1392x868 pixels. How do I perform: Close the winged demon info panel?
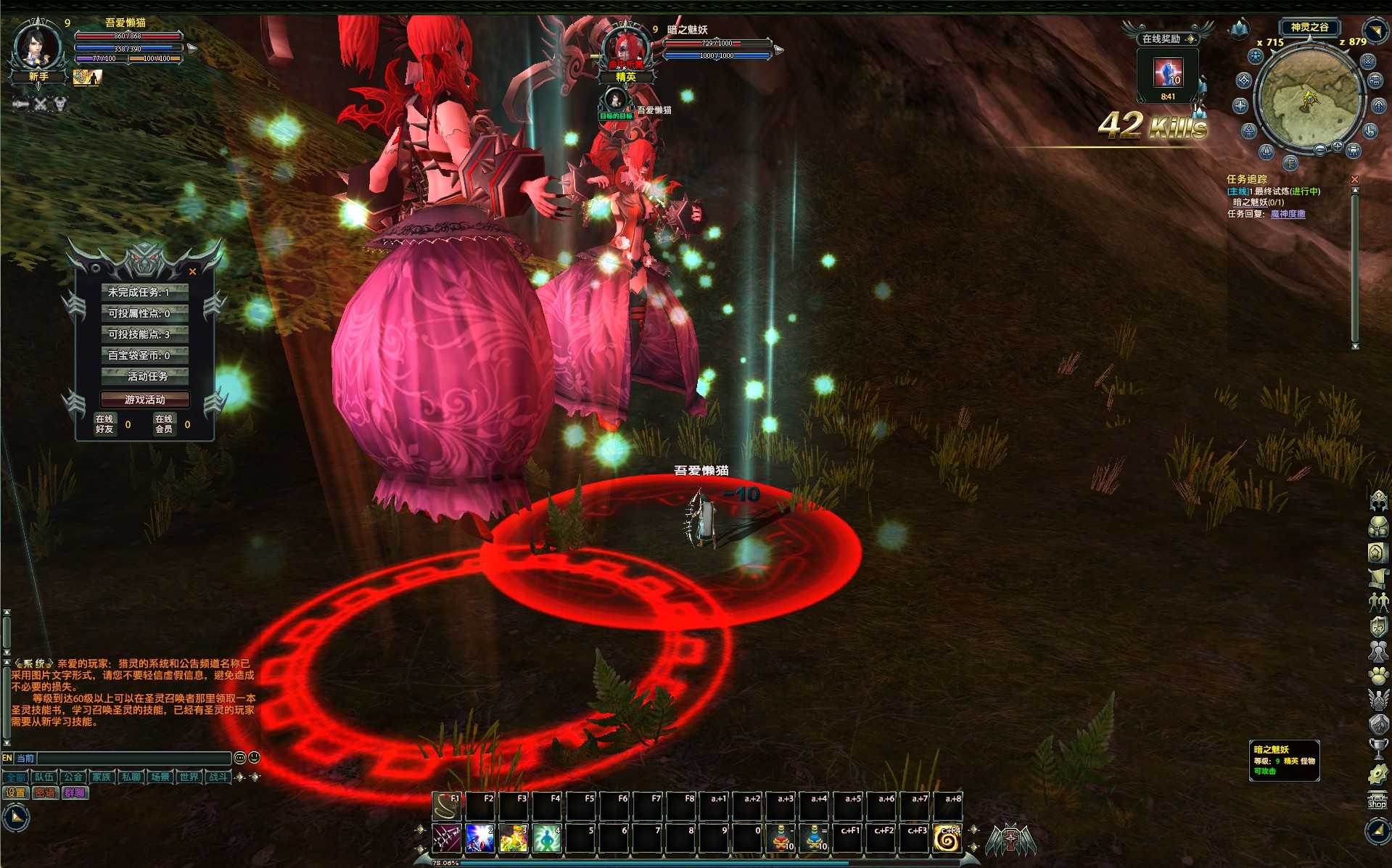(x=192, y=272)
